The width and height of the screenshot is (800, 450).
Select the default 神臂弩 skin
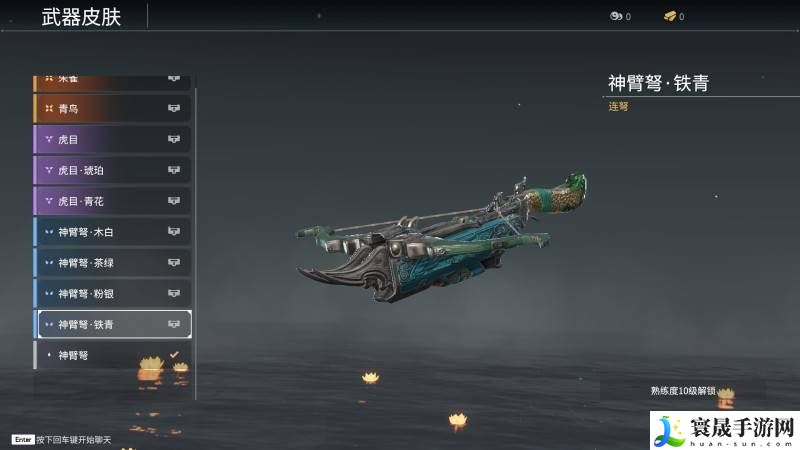click(112, 355)
